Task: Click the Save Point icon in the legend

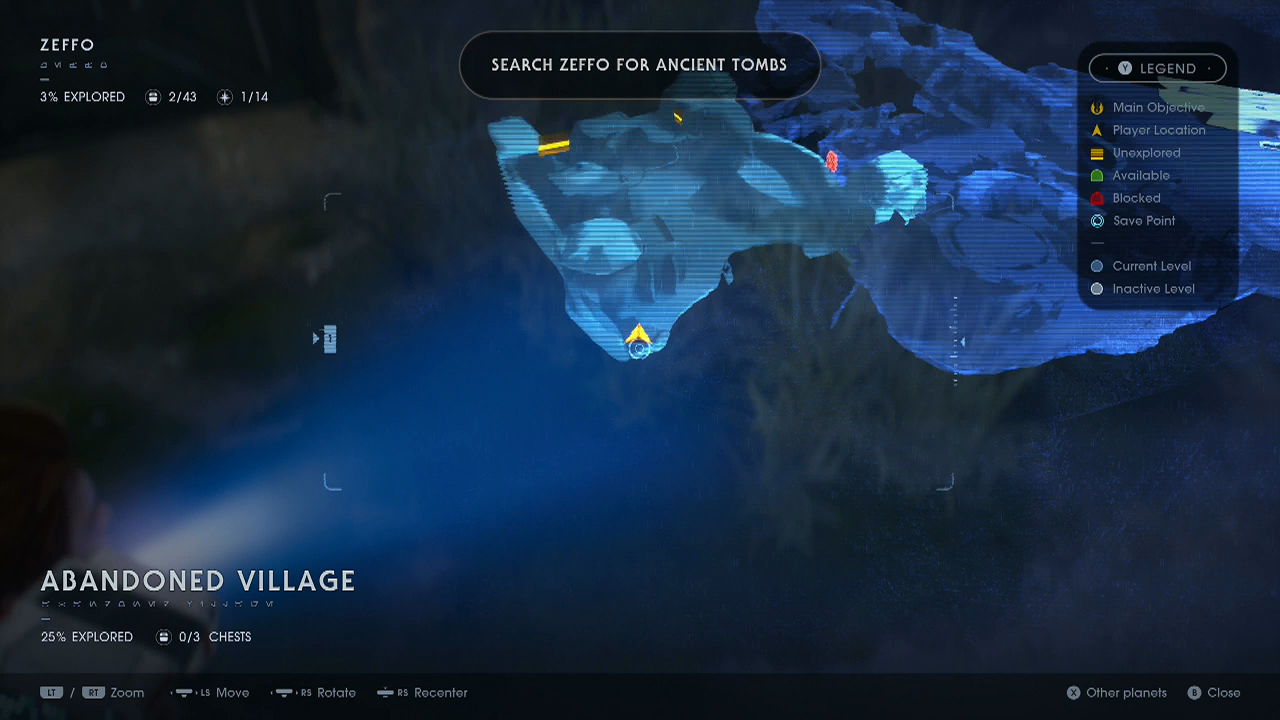Action: (1096, 221)
